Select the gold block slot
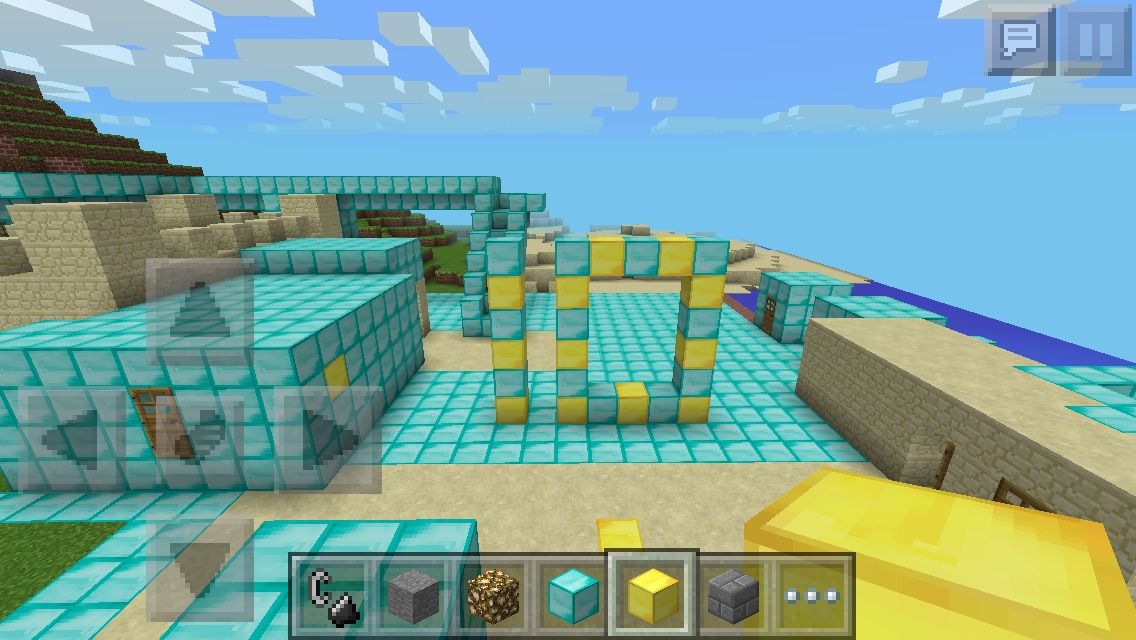Viewport: 1136px width, 640px height. coord(652,594)
